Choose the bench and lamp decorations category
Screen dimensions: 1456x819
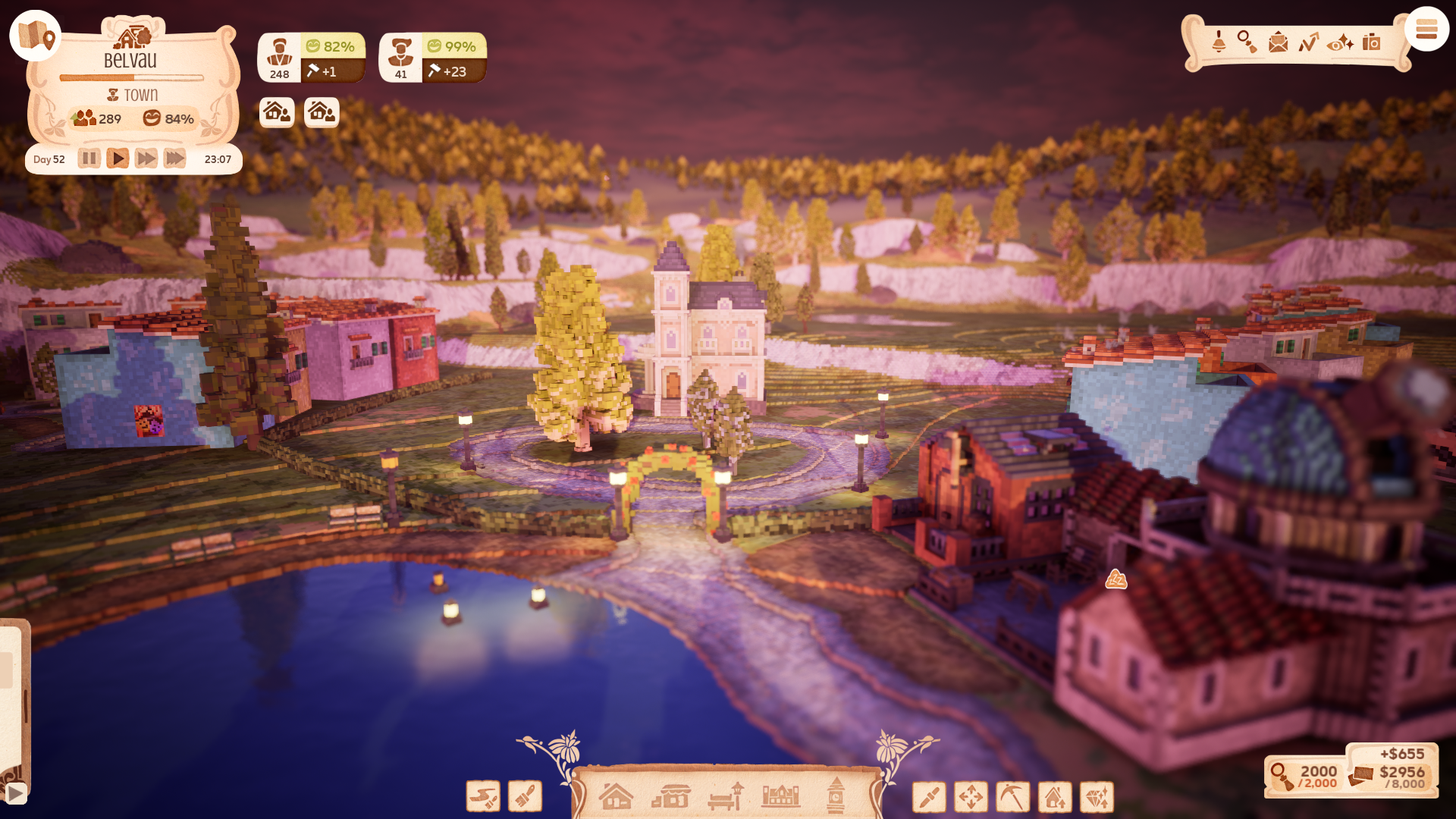pyautogui.click(x=726, y=796)
